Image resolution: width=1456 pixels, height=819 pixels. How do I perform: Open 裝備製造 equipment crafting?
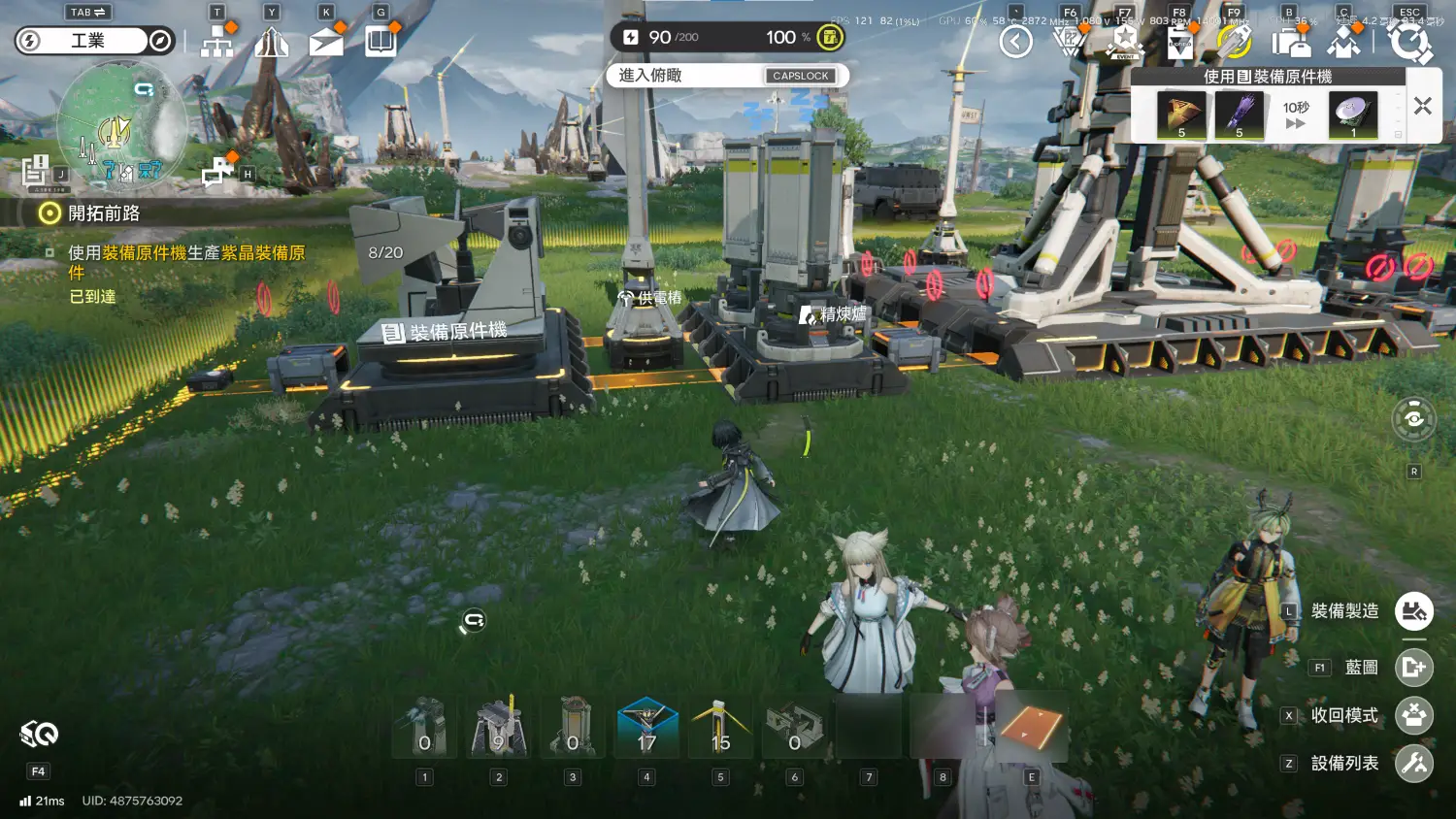click(1413, 611)
